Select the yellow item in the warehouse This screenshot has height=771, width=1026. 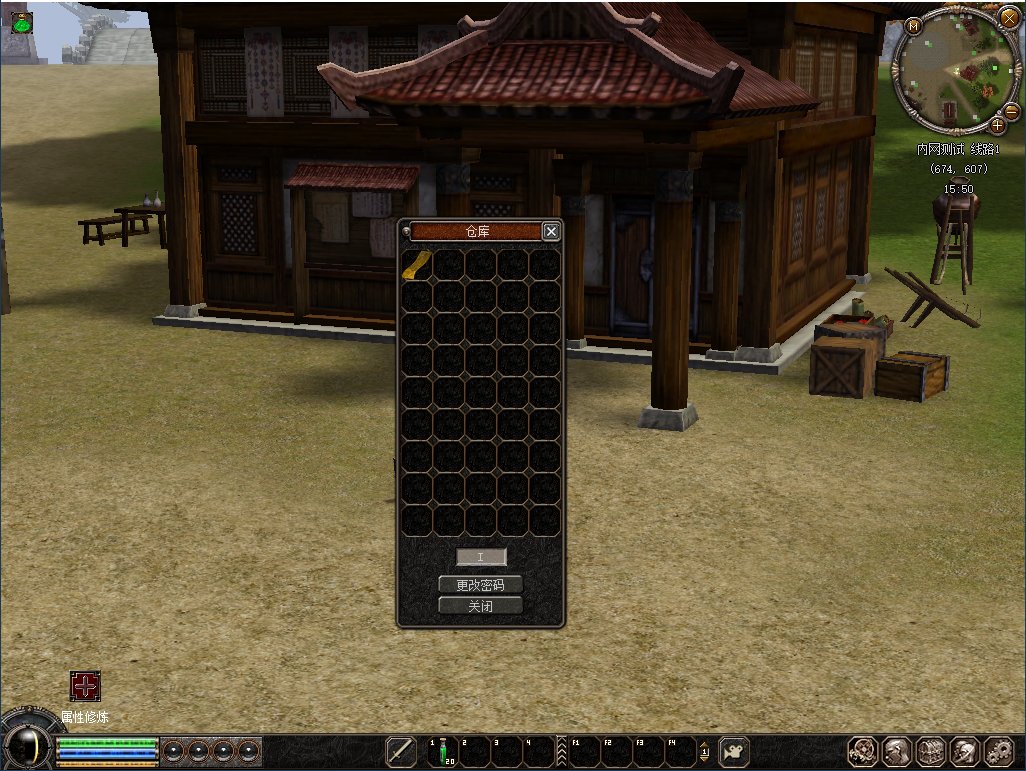pyautogui.click(x=417, y=264)
